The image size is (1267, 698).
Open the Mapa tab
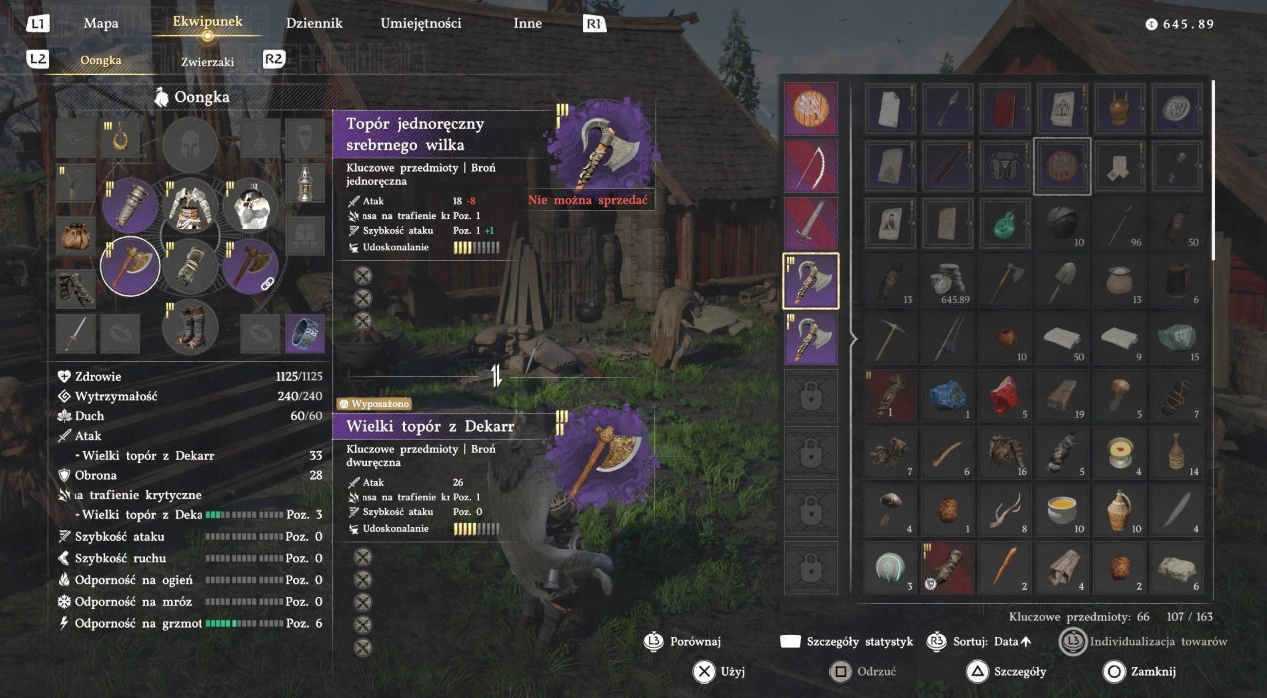tap(101, 23)
